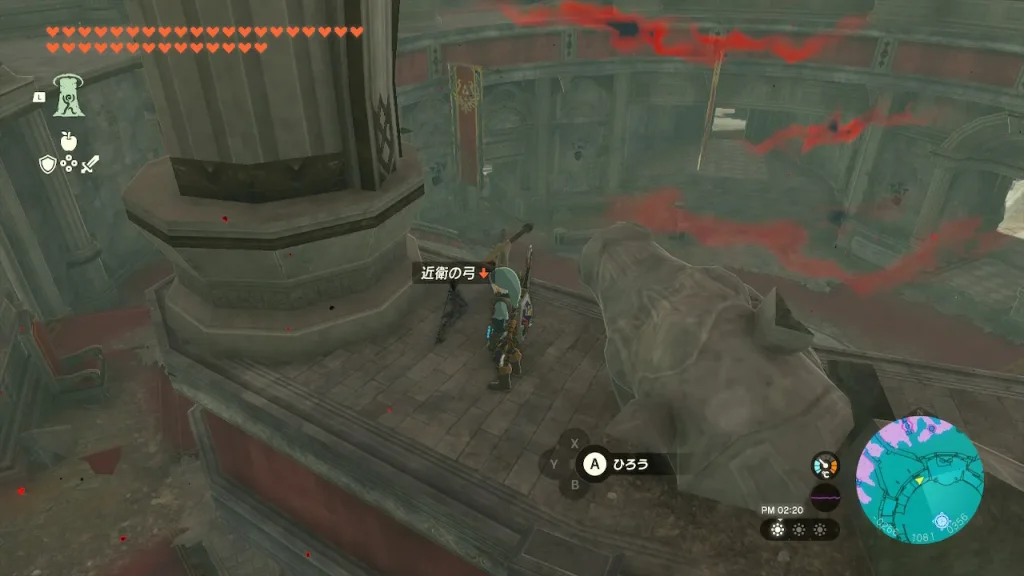Open the circular minimap

(x=920, y=480)
